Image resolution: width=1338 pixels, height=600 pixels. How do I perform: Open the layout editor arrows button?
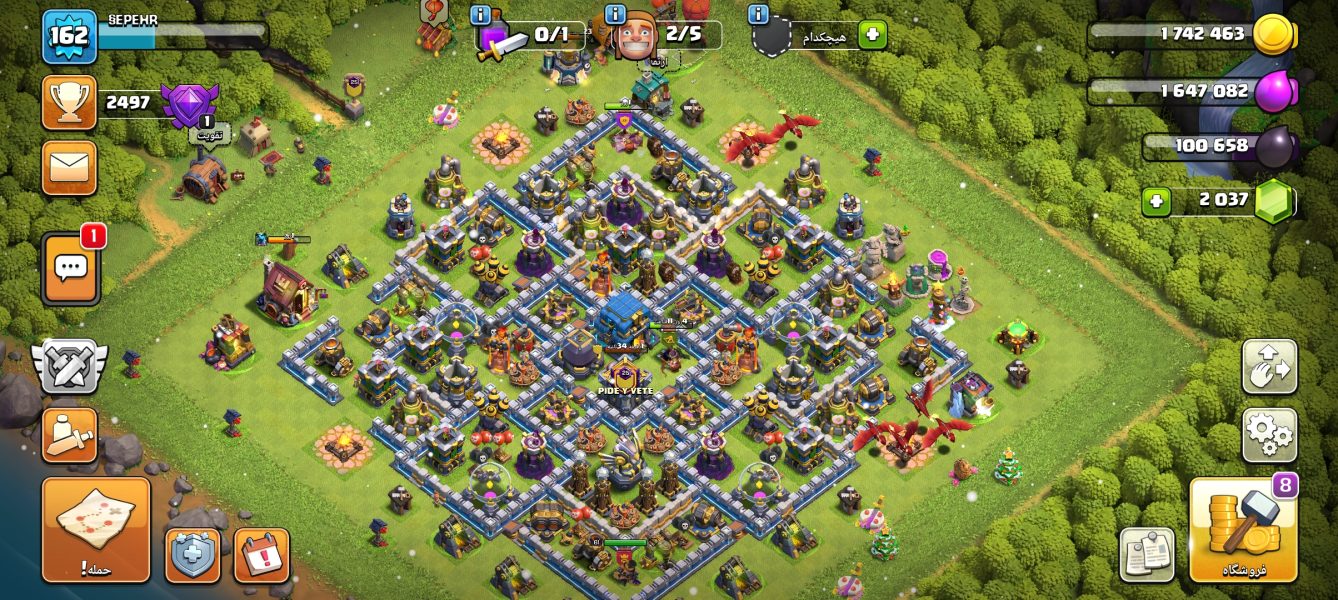tap(1269, 367)
